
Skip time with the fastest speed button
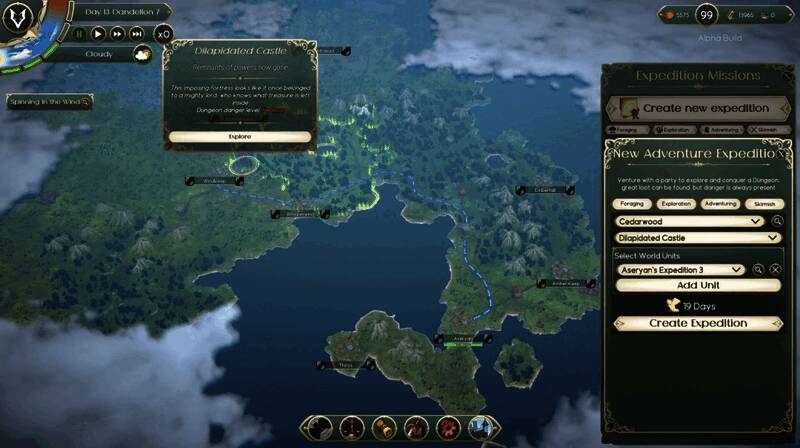[x=138, y=33]
